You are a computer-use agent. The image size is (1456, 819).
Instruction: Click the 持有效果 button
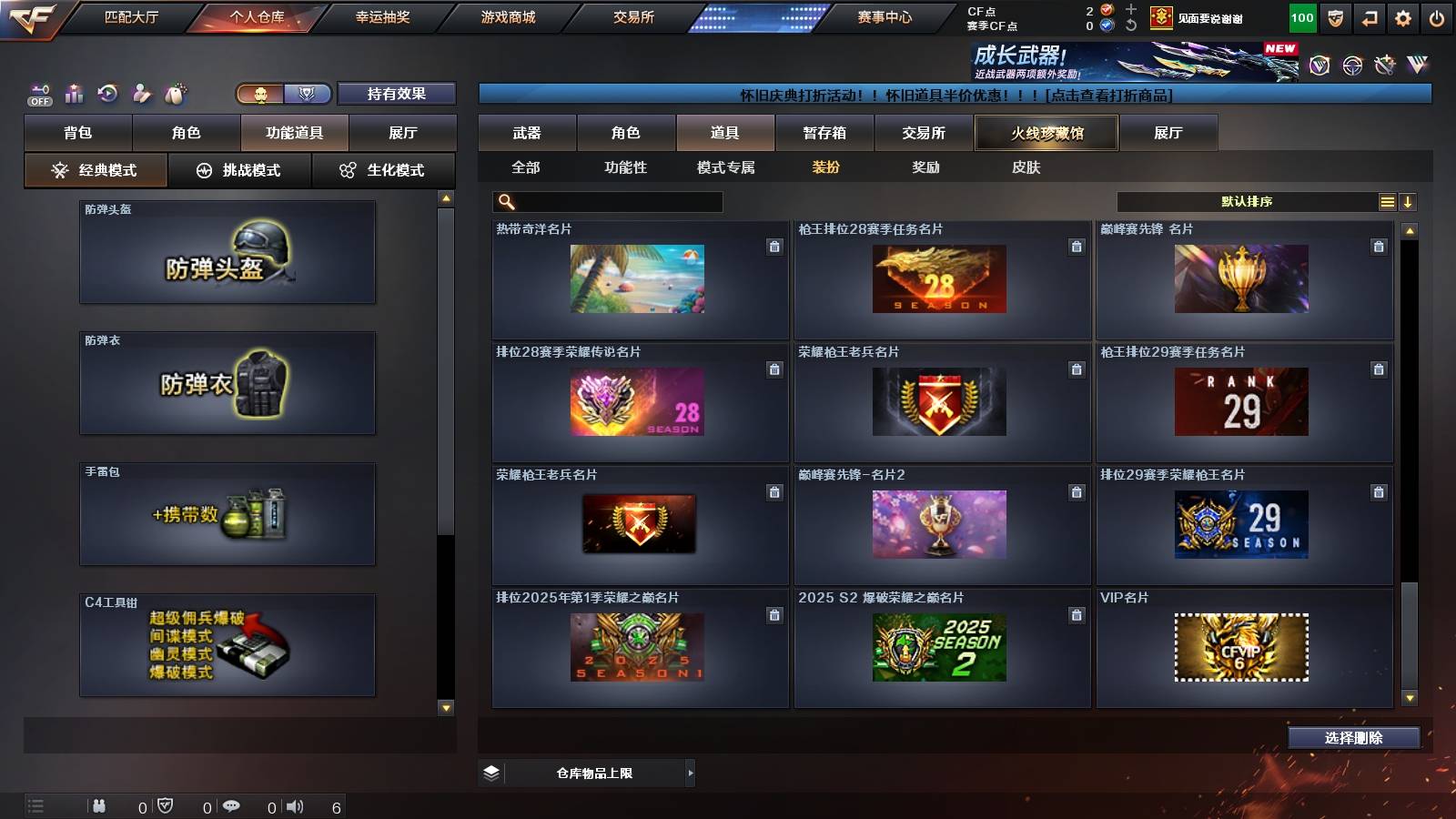point(397,94)
